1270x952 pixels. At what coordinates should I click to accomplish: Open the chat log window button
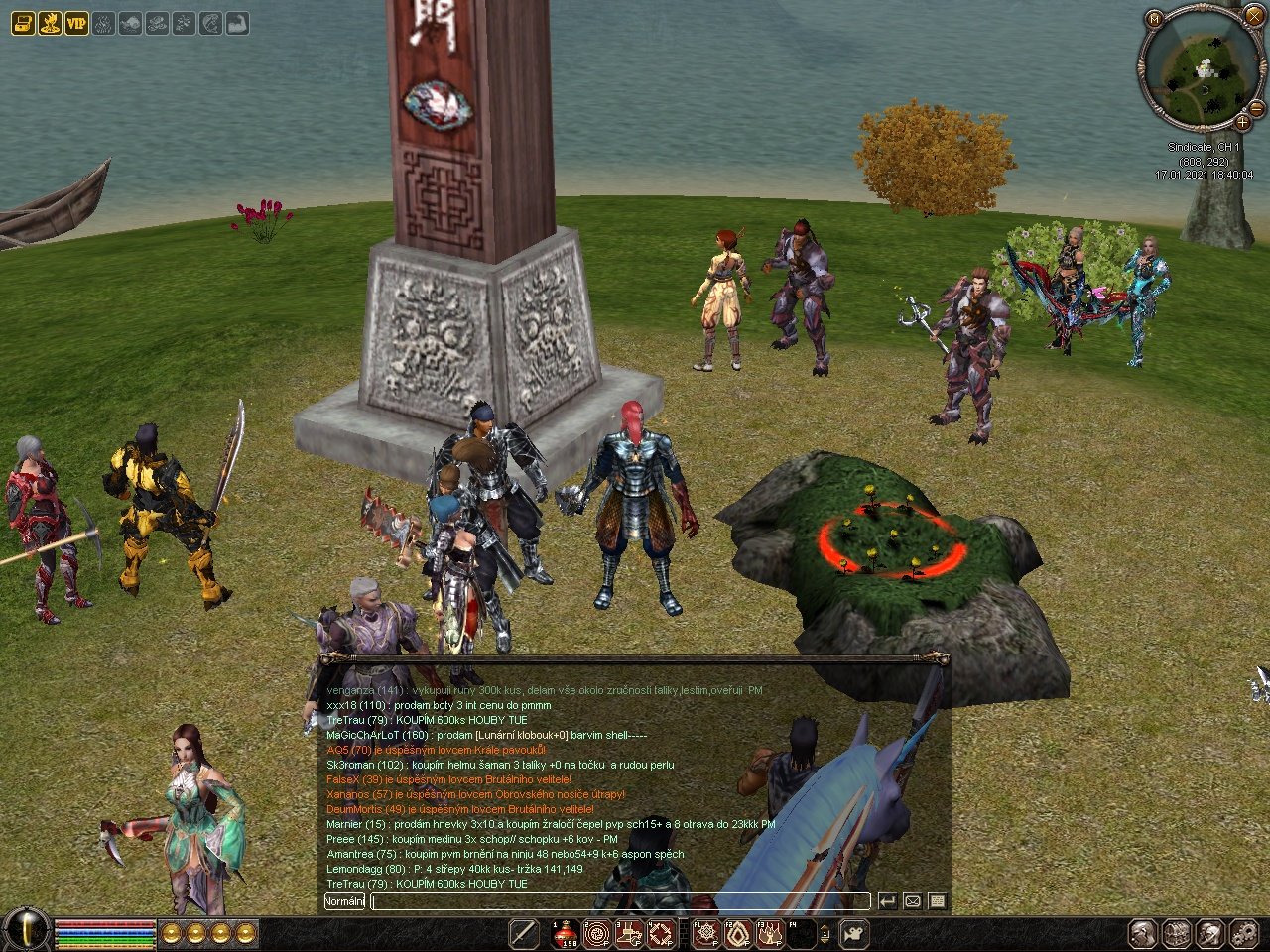(x=937, y=901)
